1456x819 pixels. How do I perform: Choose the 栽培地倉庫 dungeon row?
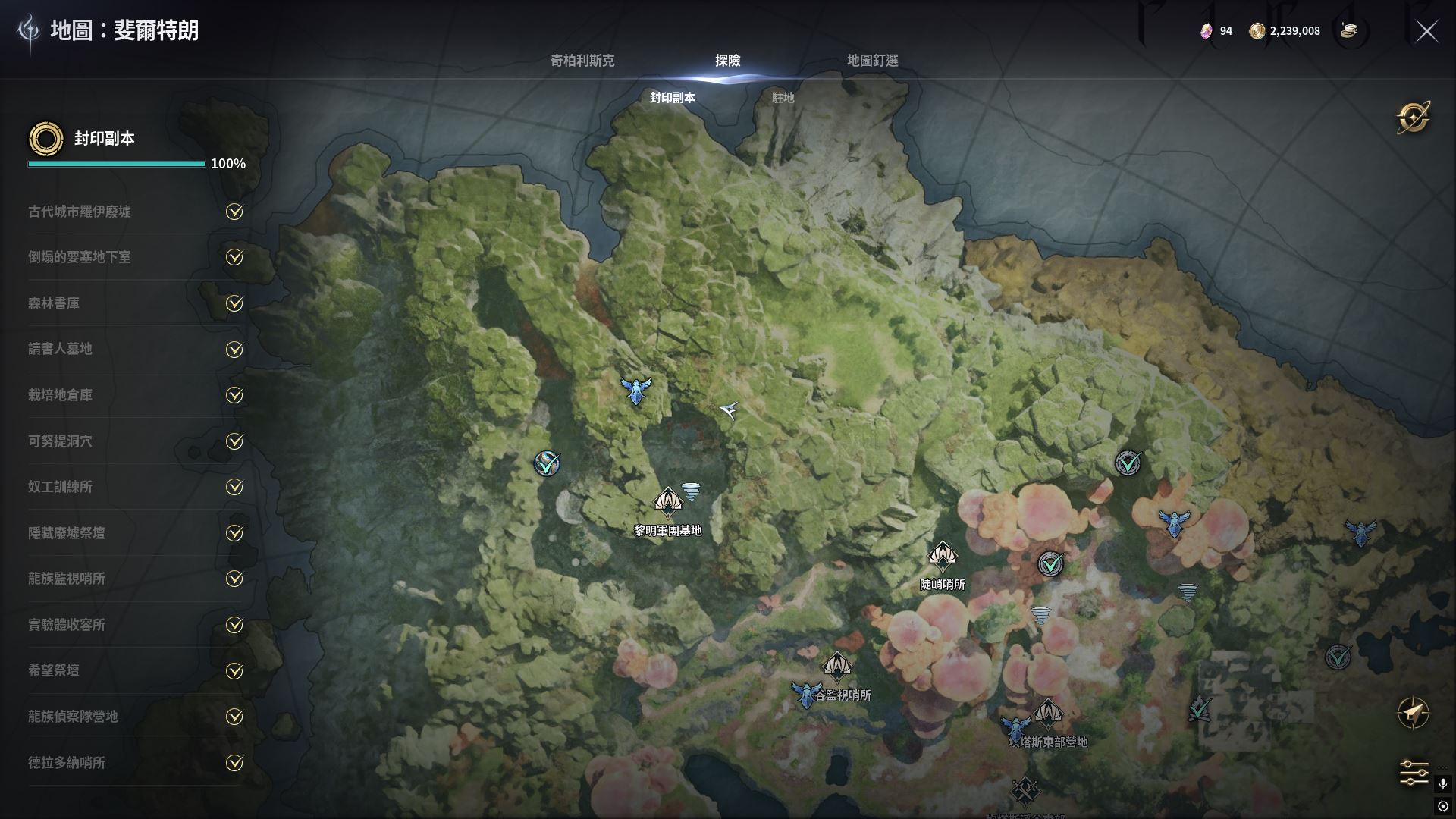(x=60, y=395)
